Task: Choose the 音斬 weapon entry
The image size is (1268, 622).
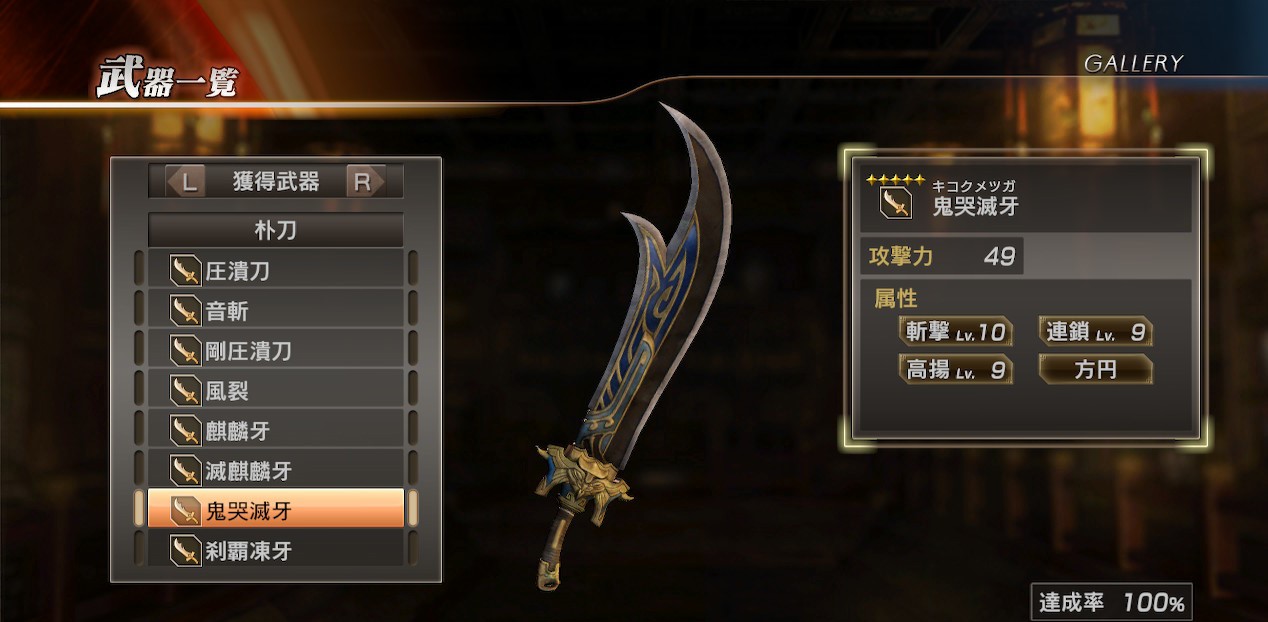Action: coord(276,311)
